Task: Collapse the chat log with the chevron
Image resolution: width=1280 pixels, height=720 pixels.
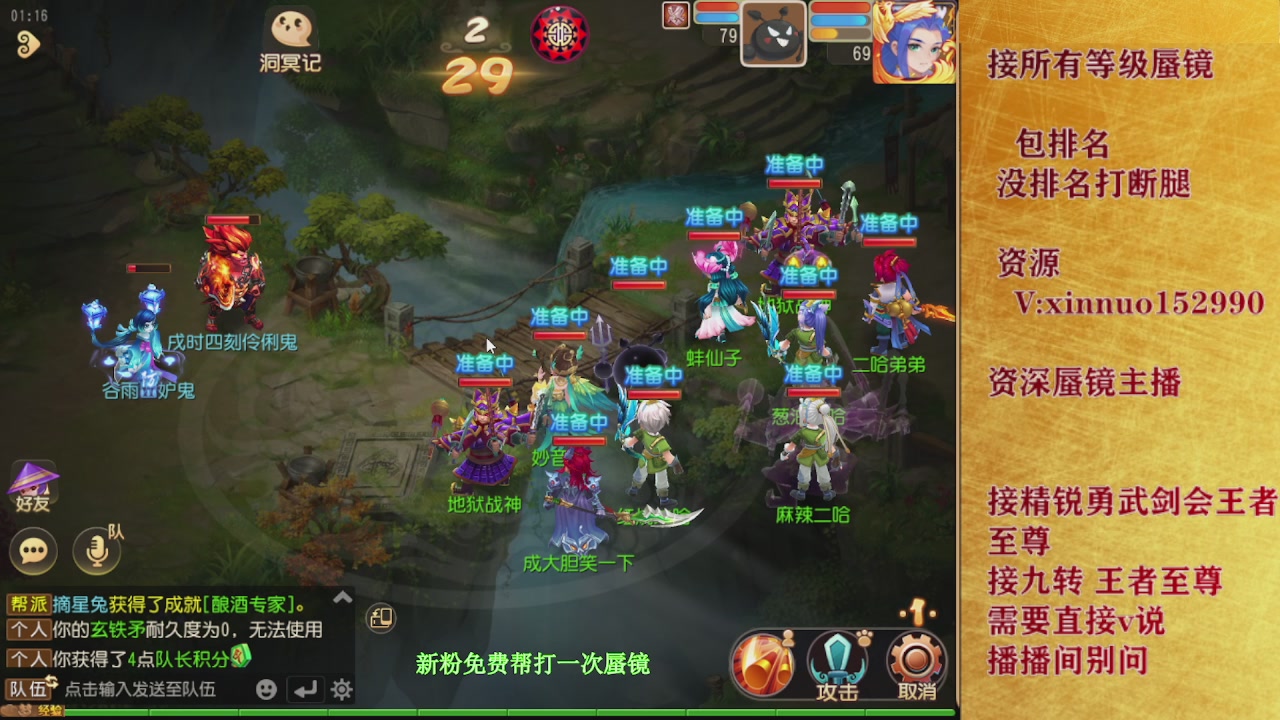Action: click(342, 597)
